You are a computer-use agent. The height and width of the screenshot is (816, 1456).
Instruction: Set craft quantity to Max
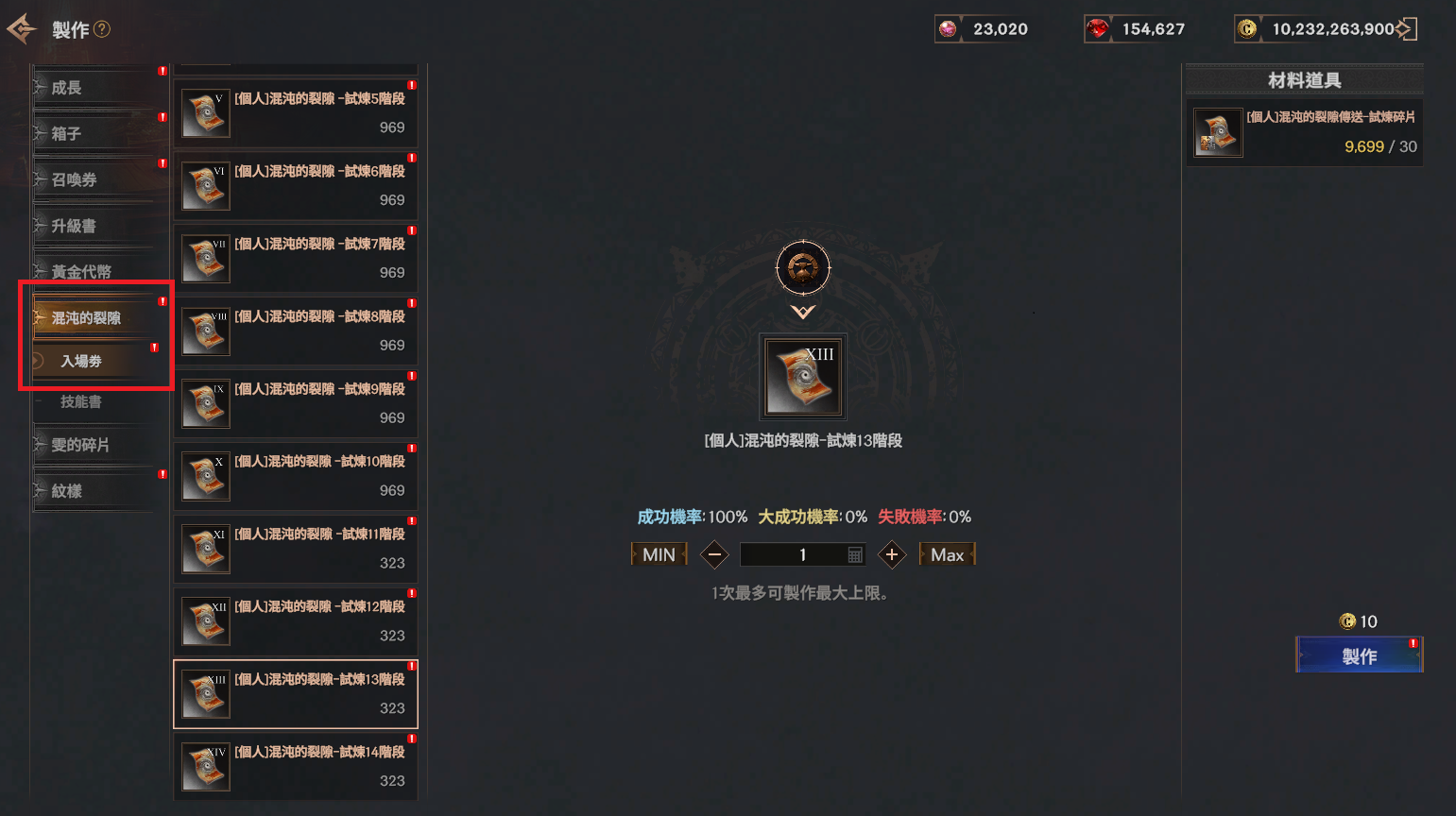tap(947, 555)
